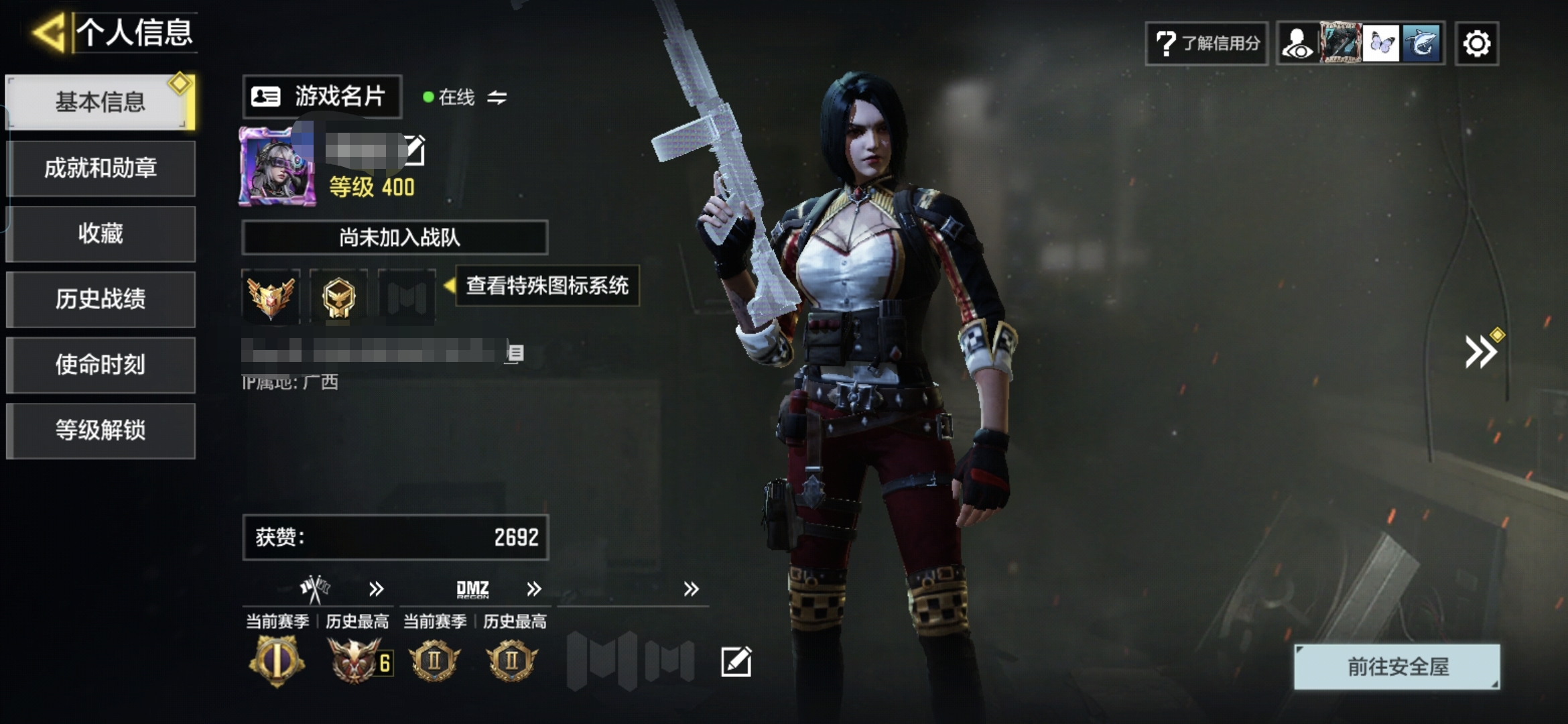Click the player avatar portrait
Image resolution: width=1568 pixels, height=724 pixels.
[277, 166]
